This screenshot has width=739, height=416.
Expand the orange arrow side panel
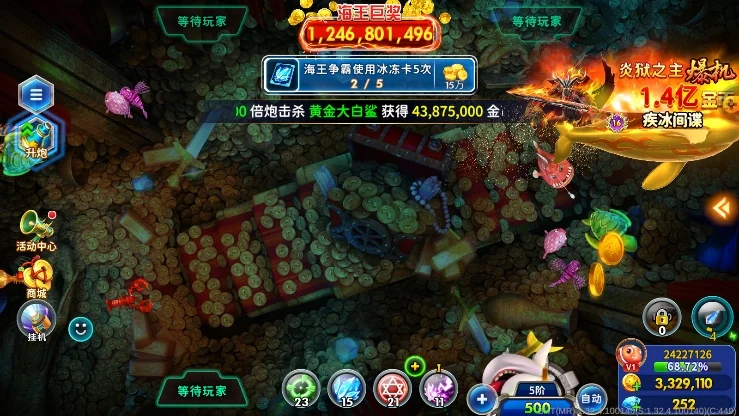coord(720,207)
